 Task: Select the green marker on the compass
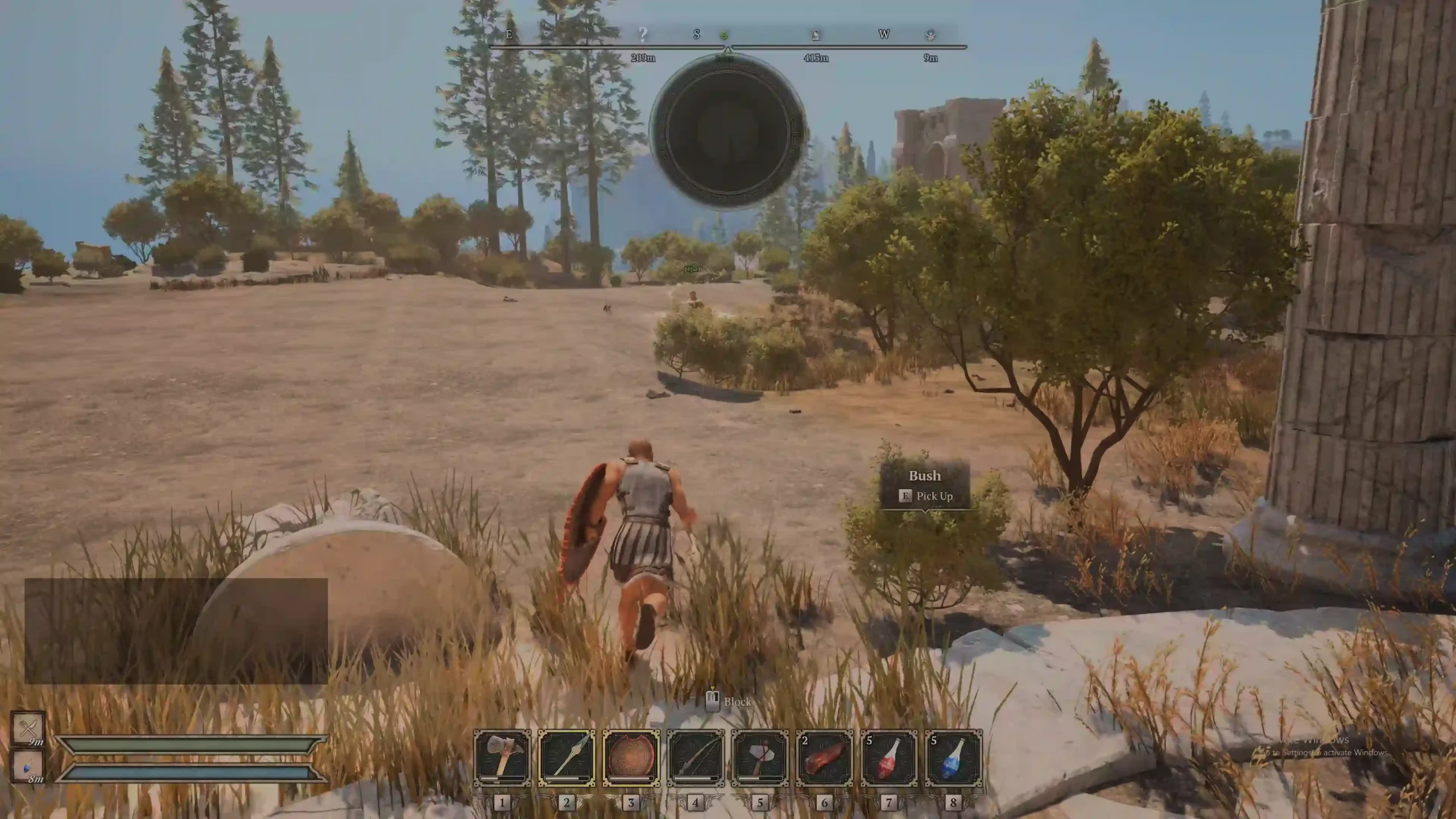pyautogui.click(x=724, y=35)
